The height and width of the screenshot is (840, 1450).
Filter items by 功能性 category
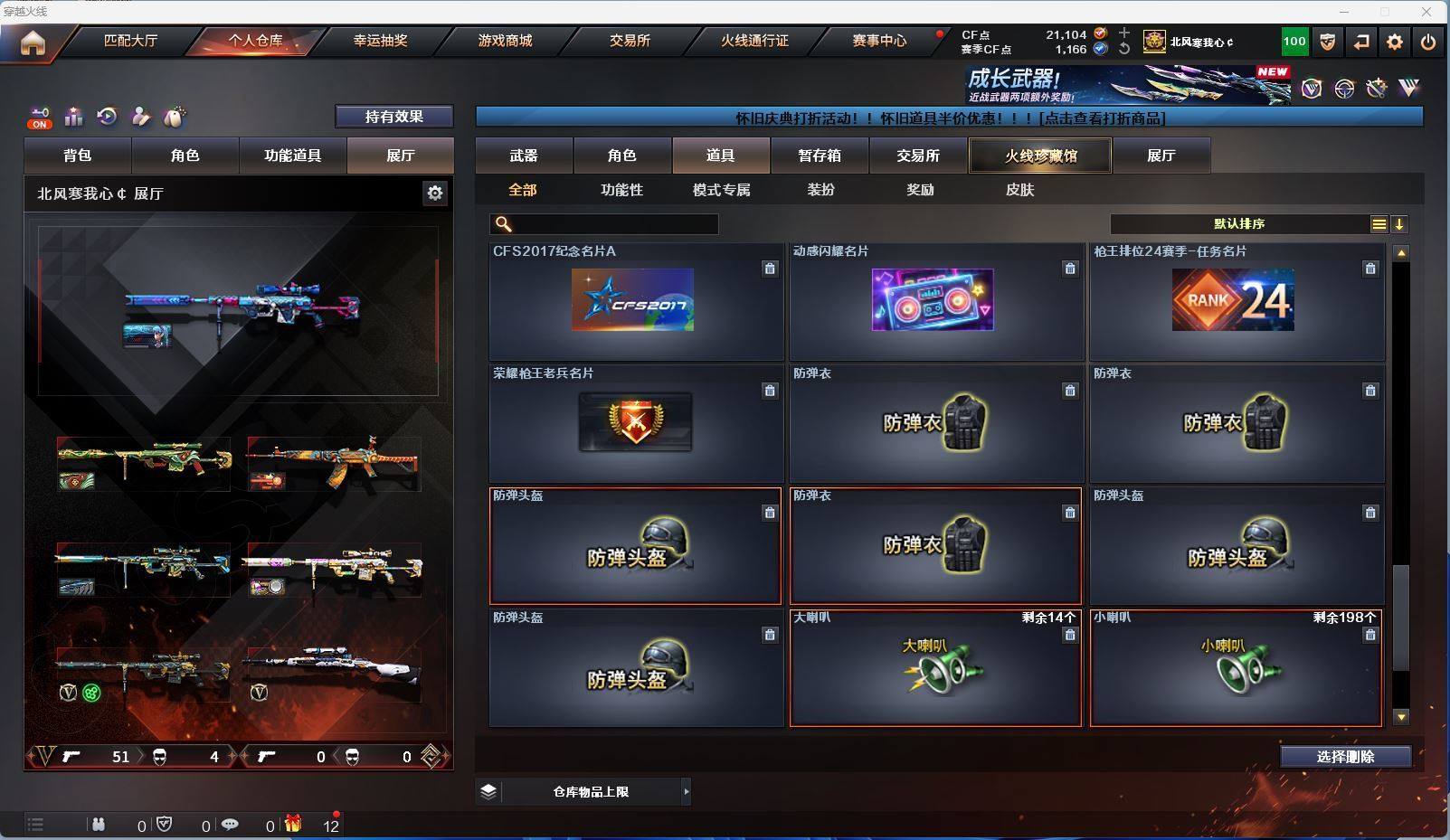(621, 190)
